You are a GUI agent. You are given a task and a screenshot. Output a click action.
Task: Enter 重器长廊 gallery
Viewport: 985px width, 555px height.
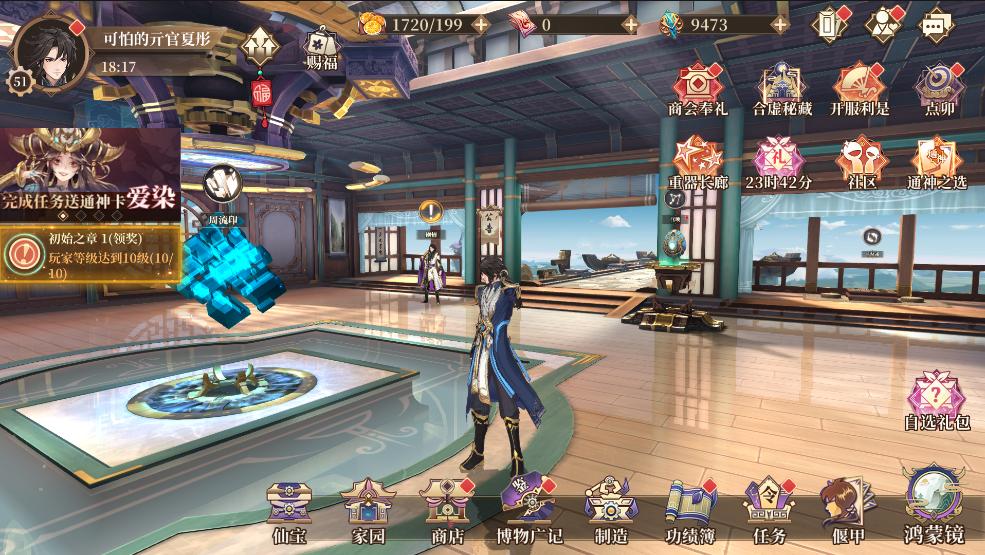(x=698, y=160)
